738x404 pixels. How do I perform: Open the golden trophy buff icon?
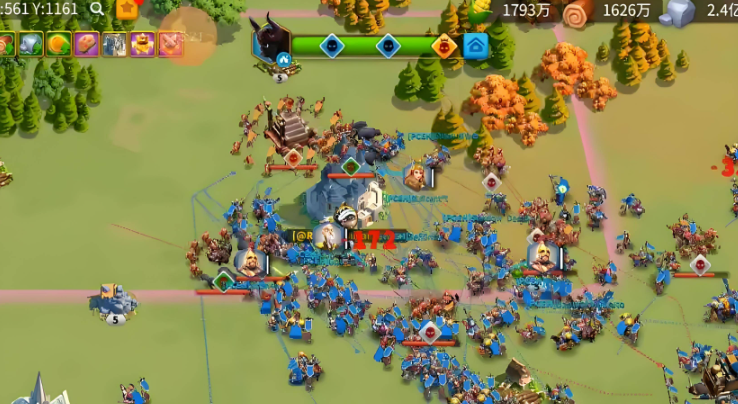click(x=143, y=44)
